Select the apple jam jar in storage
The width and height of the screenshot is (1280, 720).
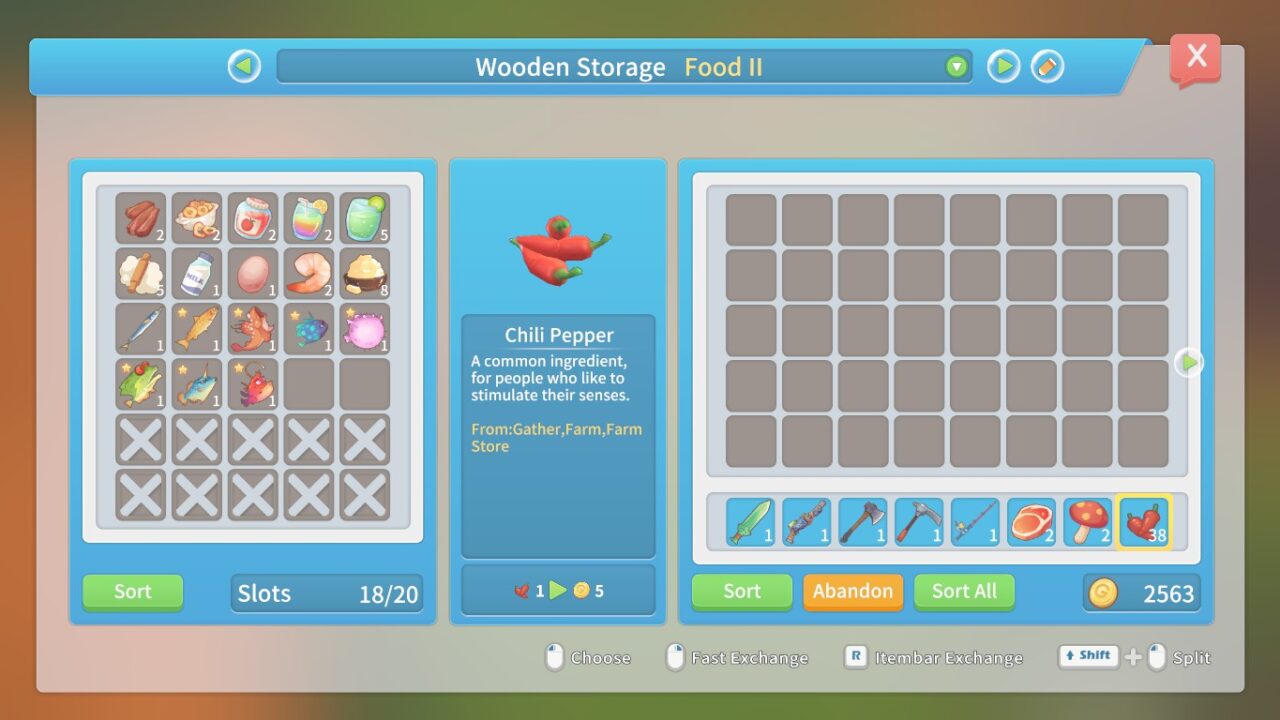pyautogui.click(x=253, y=216)
